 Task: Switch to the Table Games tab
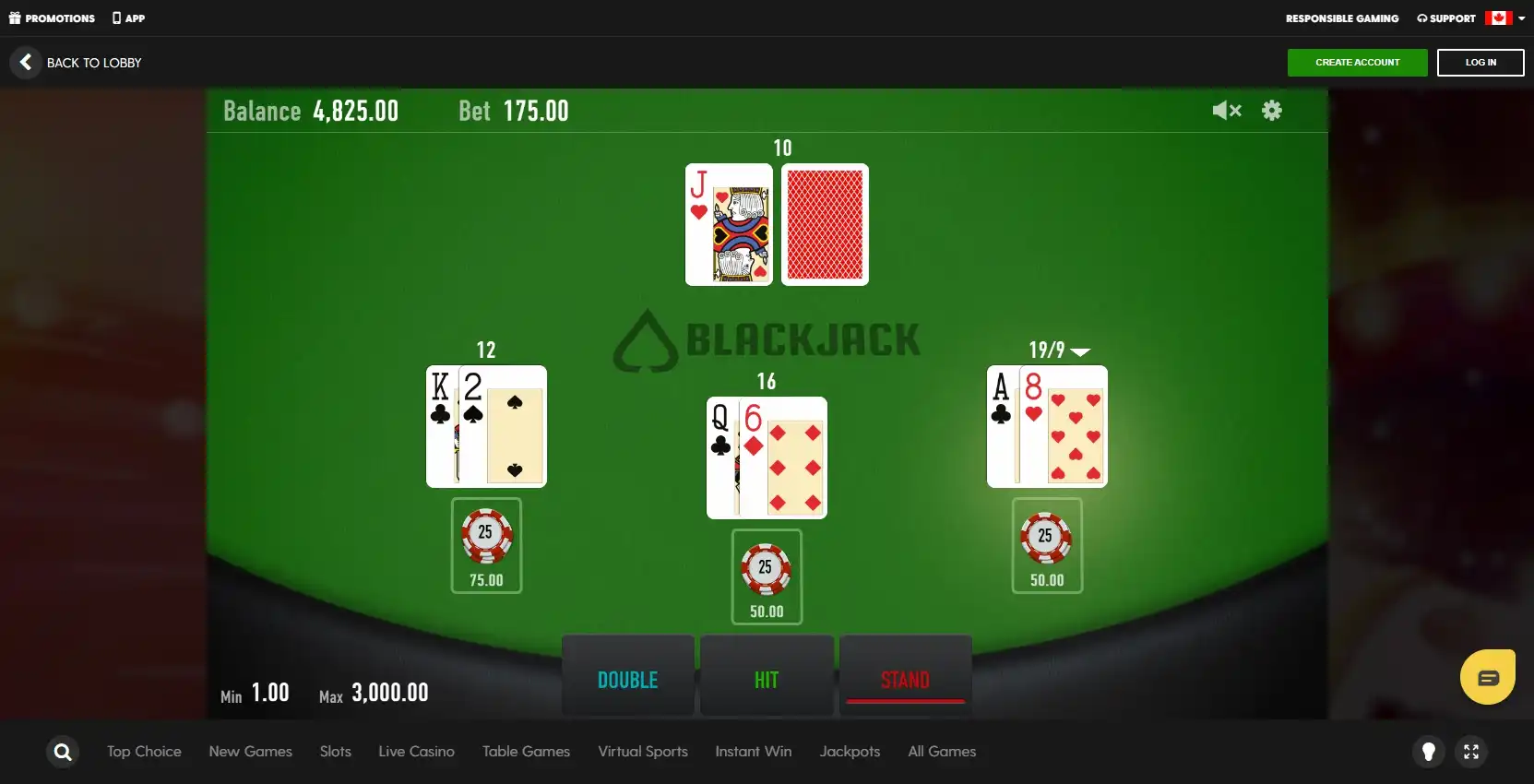(x=526, y=752)
